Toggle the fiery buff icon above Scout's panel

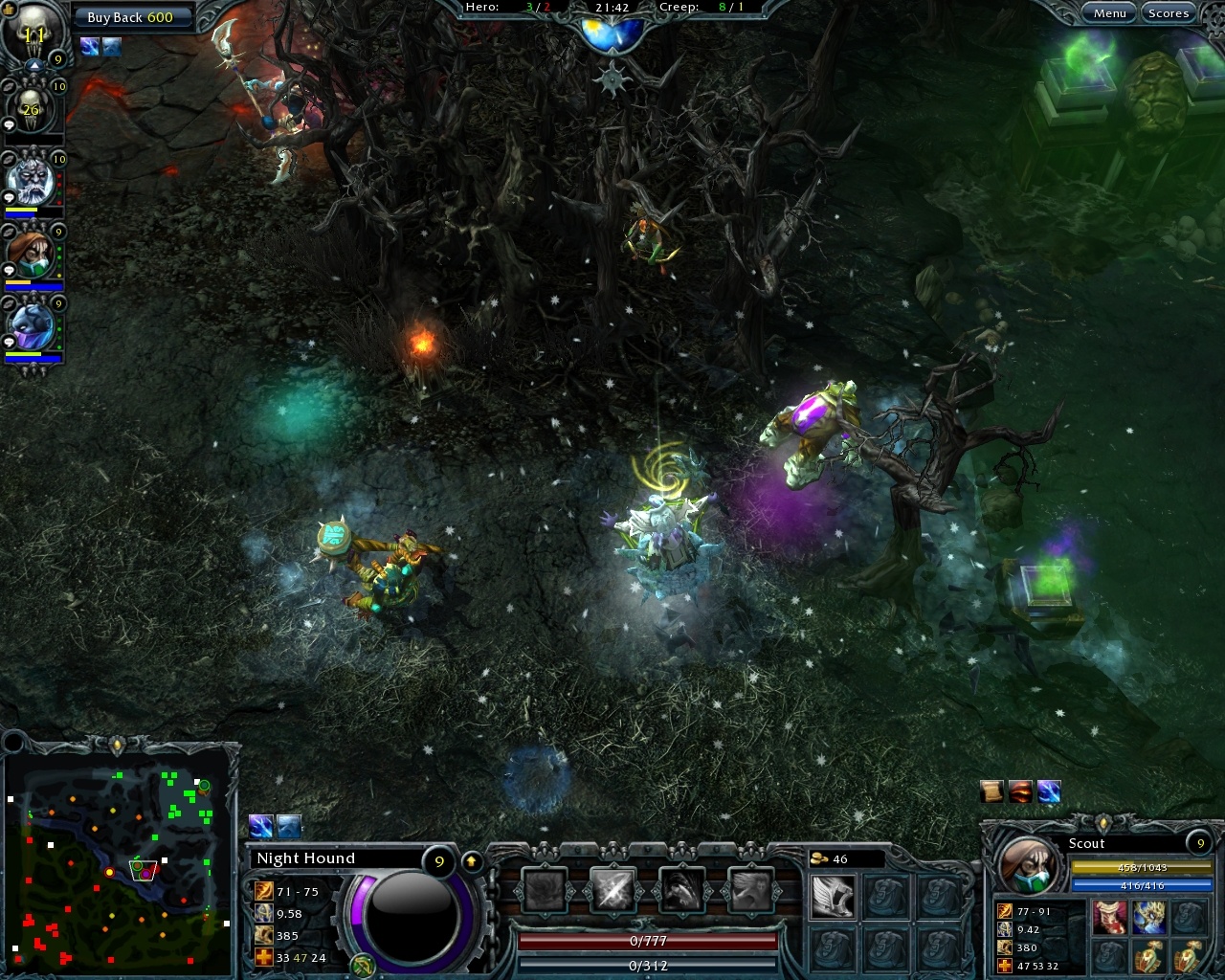coord(1022,791)
